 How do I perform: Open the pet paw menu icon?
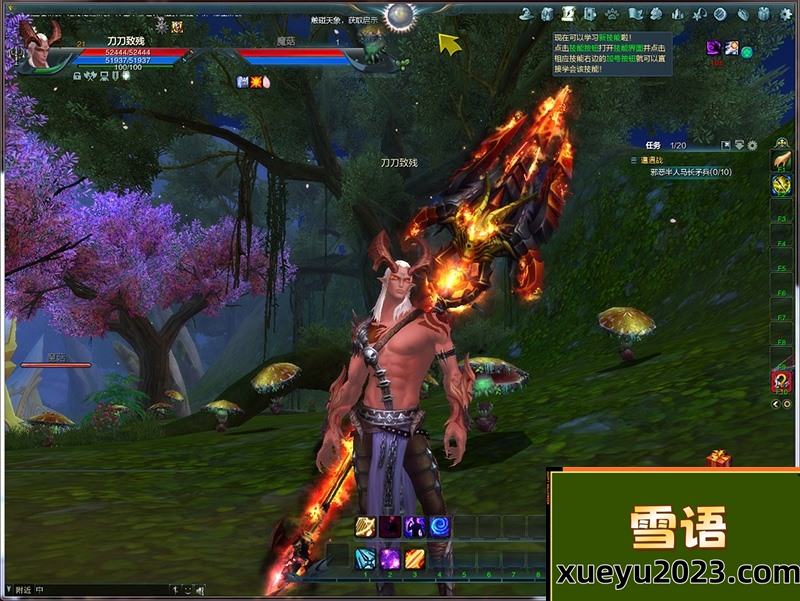coord(612,14)
